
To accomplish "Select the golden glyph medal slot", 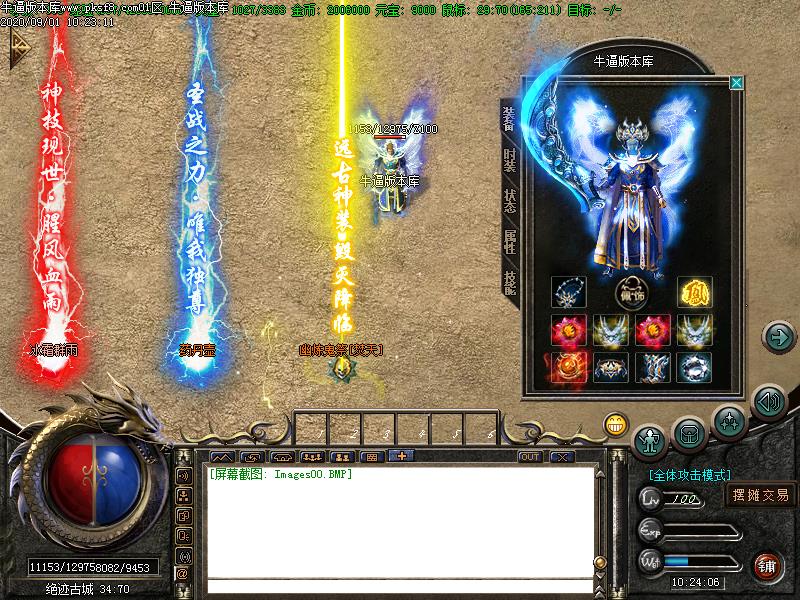I will click(694, 294).
